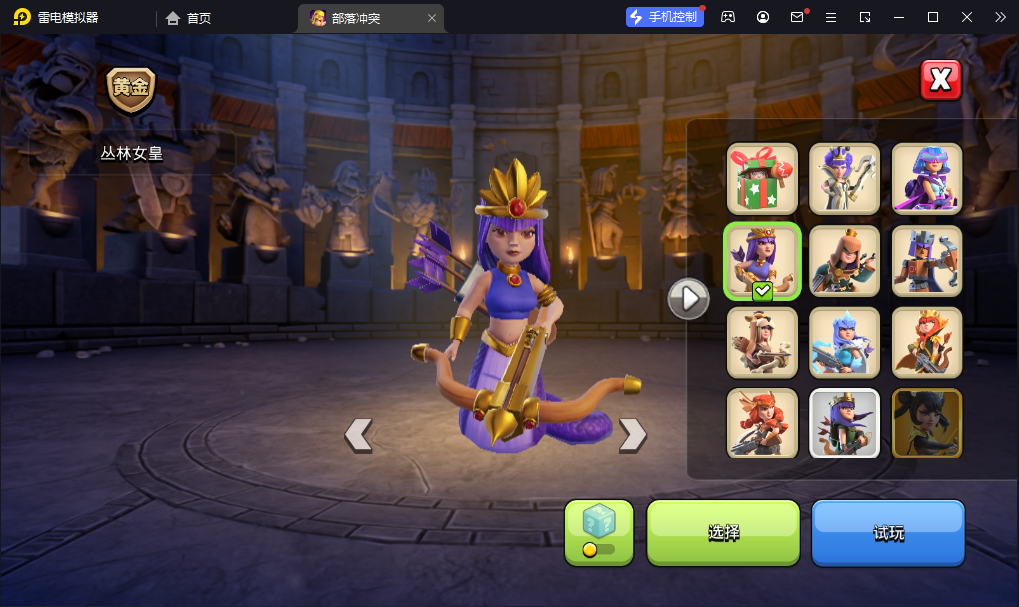Click the blue 试玩 button

pos(888,532)
